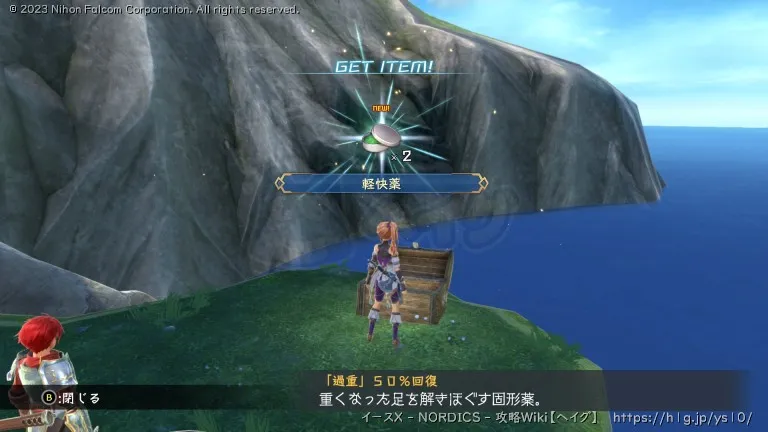Image resolution: width=768 pixels, height=432 pixels.
Task: Click the 軽快薬 item icon in the popup
Action: [384, 137]
